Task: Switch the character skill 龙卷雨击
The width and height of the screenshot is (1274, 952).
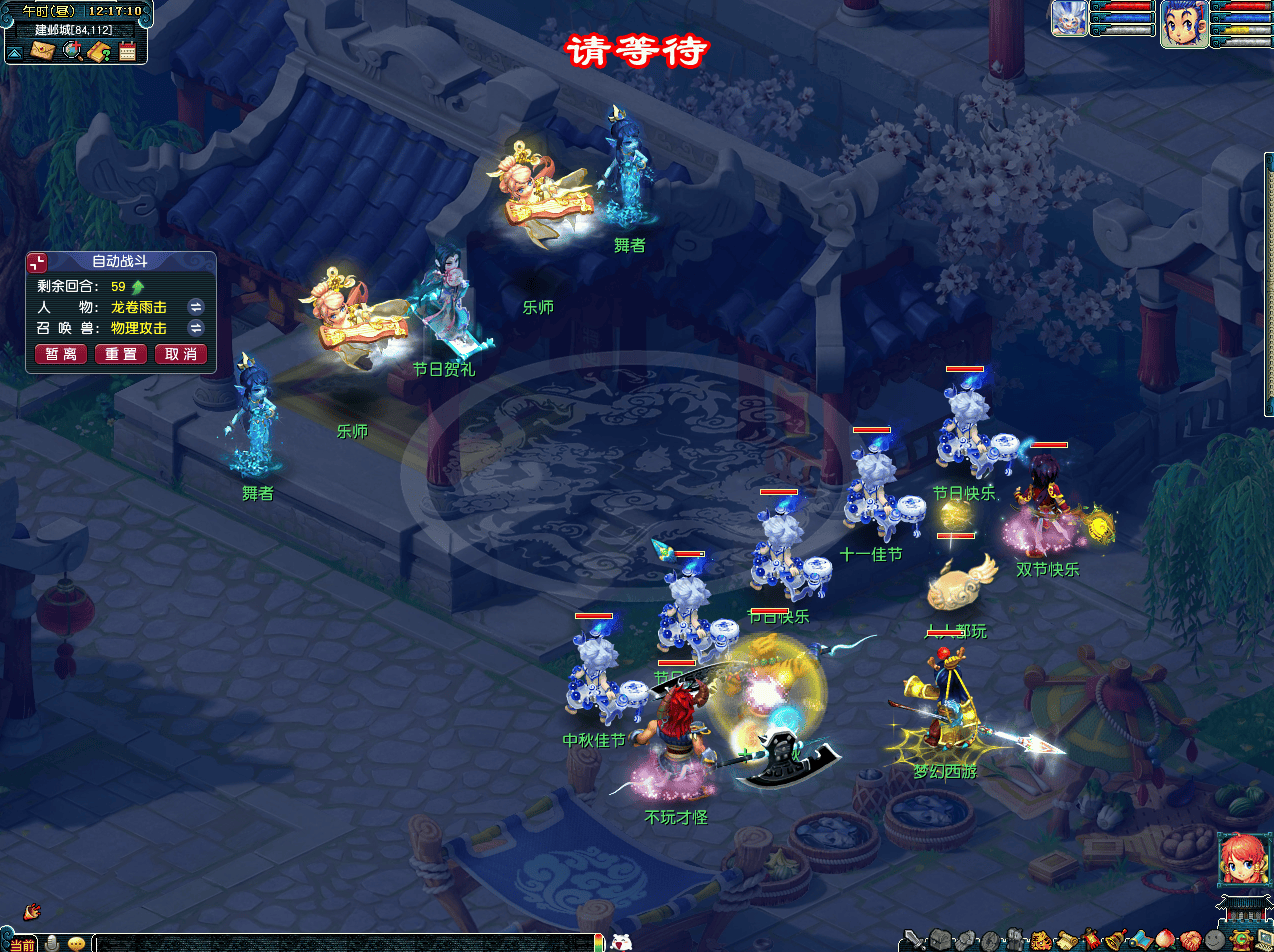Action: pos(196,306)
